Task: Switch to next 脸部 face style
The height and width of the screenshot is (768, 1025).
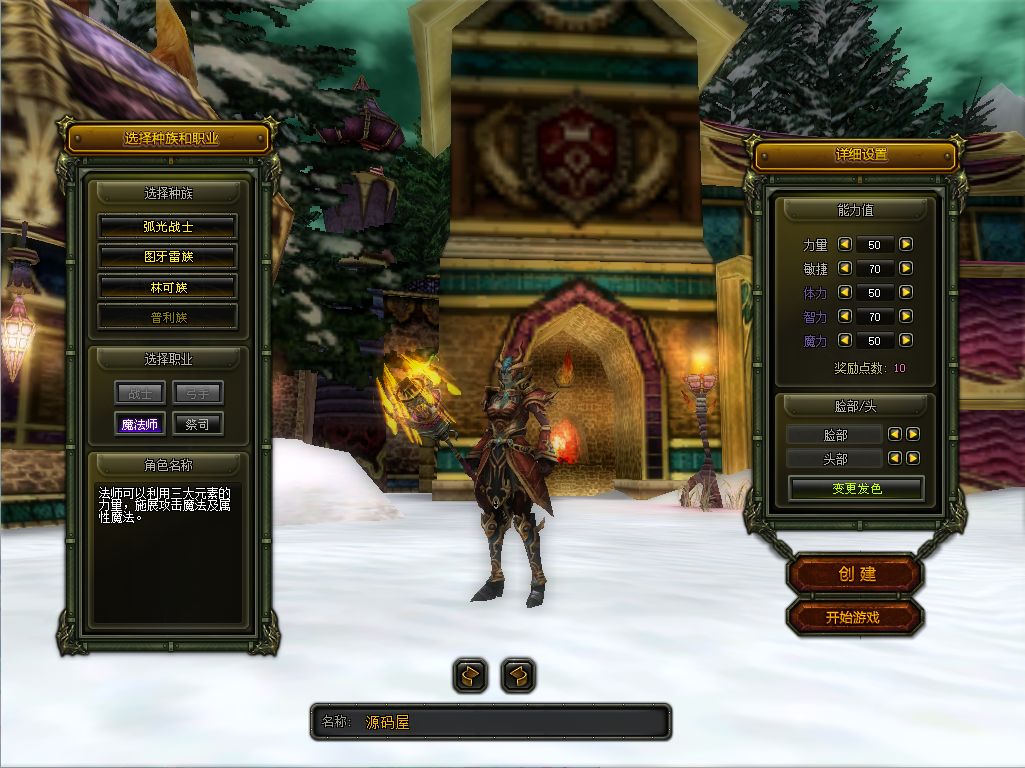Action: [x=913, y=434]
